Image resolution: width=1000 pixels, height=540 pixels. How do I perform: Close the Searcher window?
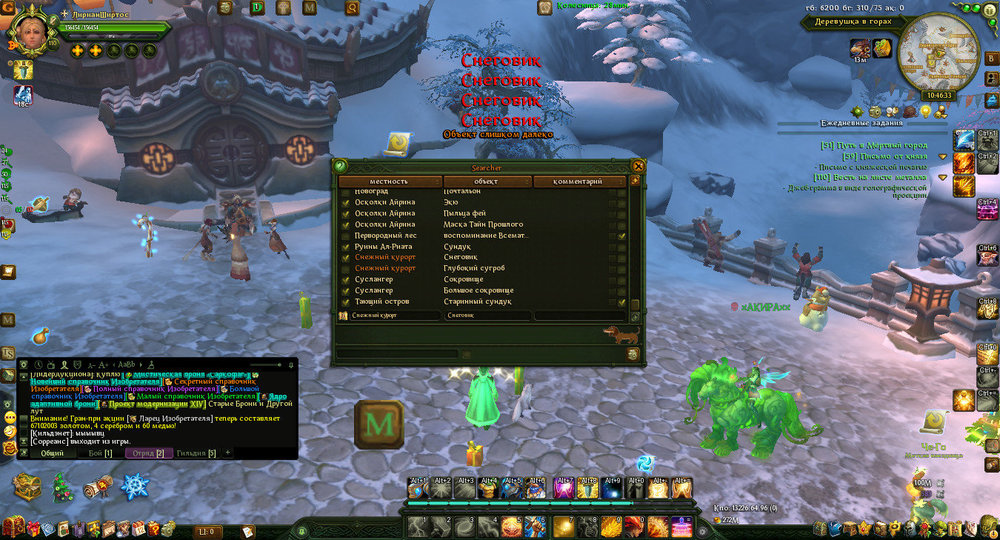tap(637, 166)
